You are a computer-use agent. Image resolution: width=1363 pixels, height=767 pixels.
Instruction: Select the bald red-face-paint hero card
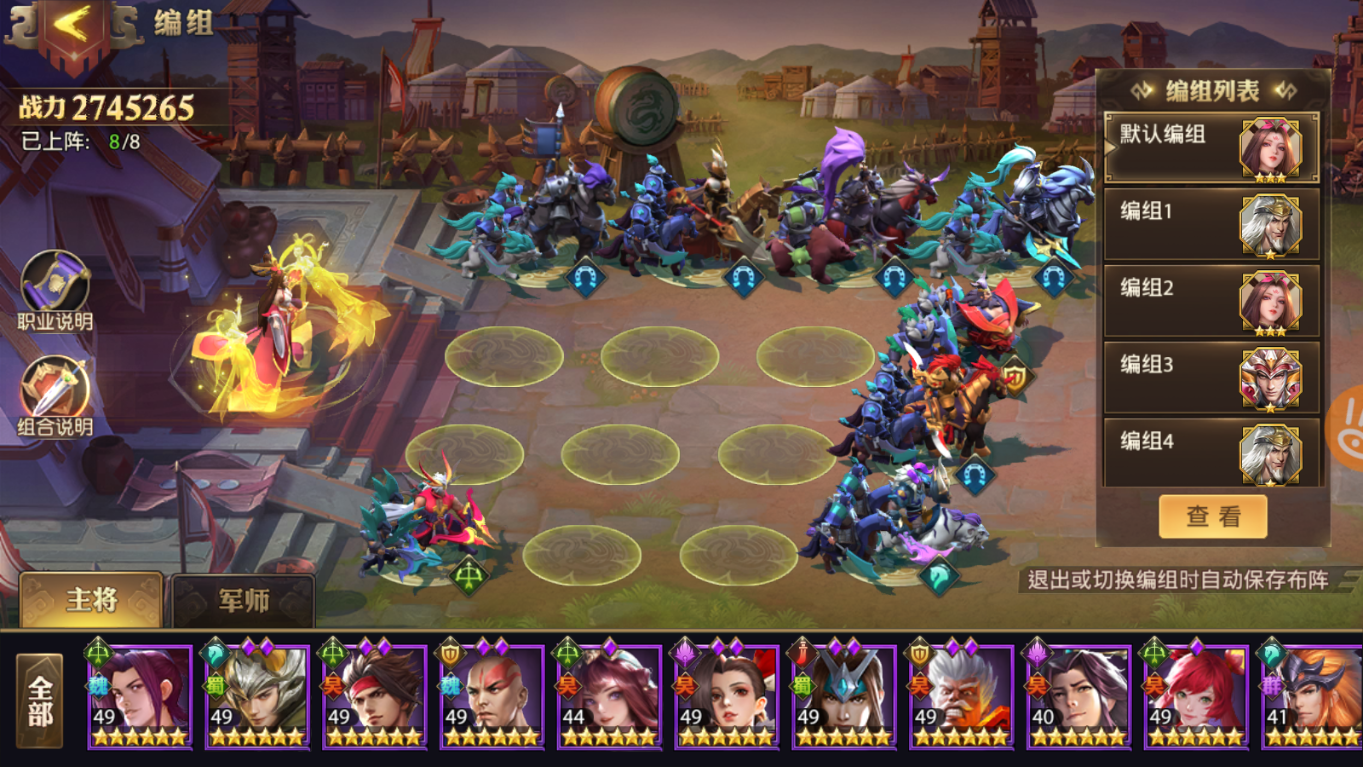tap(491, 696)
